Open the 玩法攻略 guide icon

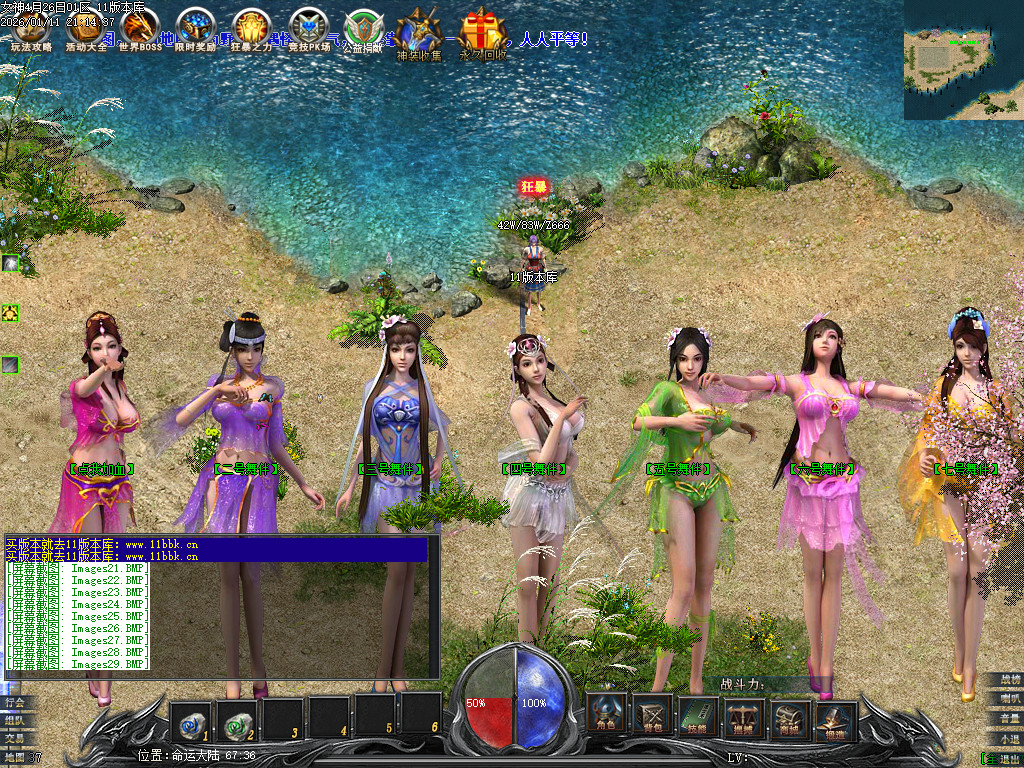tap(30, 30)
